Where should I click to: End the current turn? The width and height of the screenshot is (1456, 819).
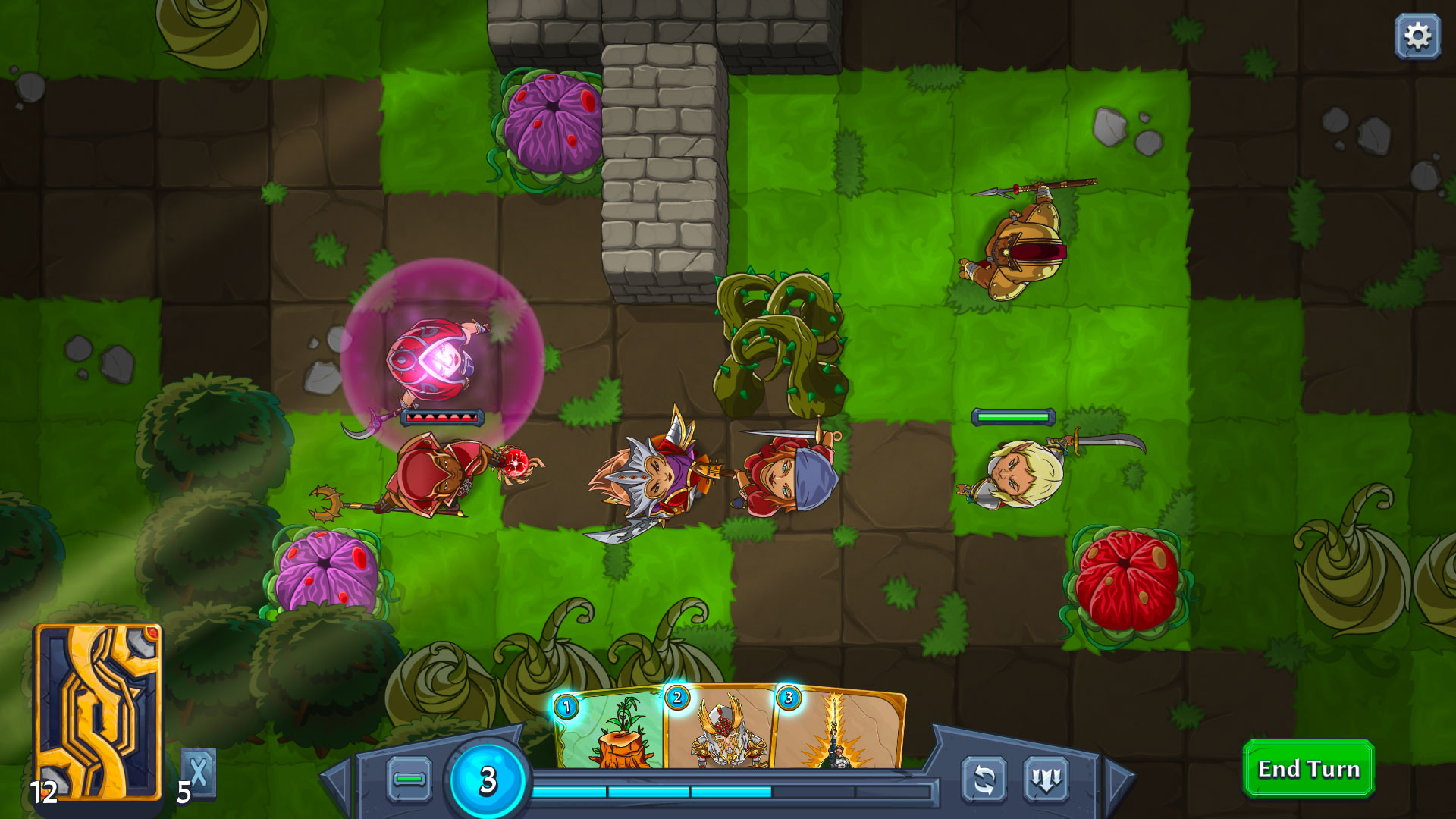tap(1308, 769)
